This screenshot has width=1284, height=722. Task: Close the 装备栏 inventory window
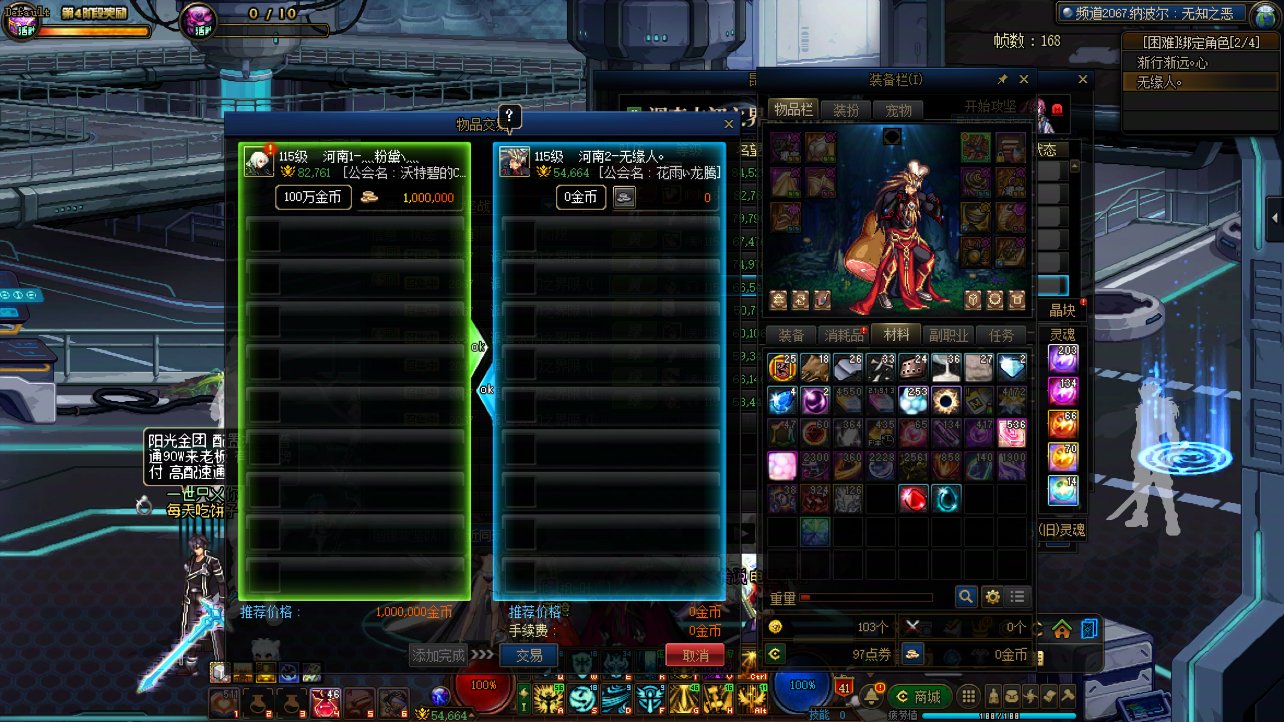(x=1023, y=79)
